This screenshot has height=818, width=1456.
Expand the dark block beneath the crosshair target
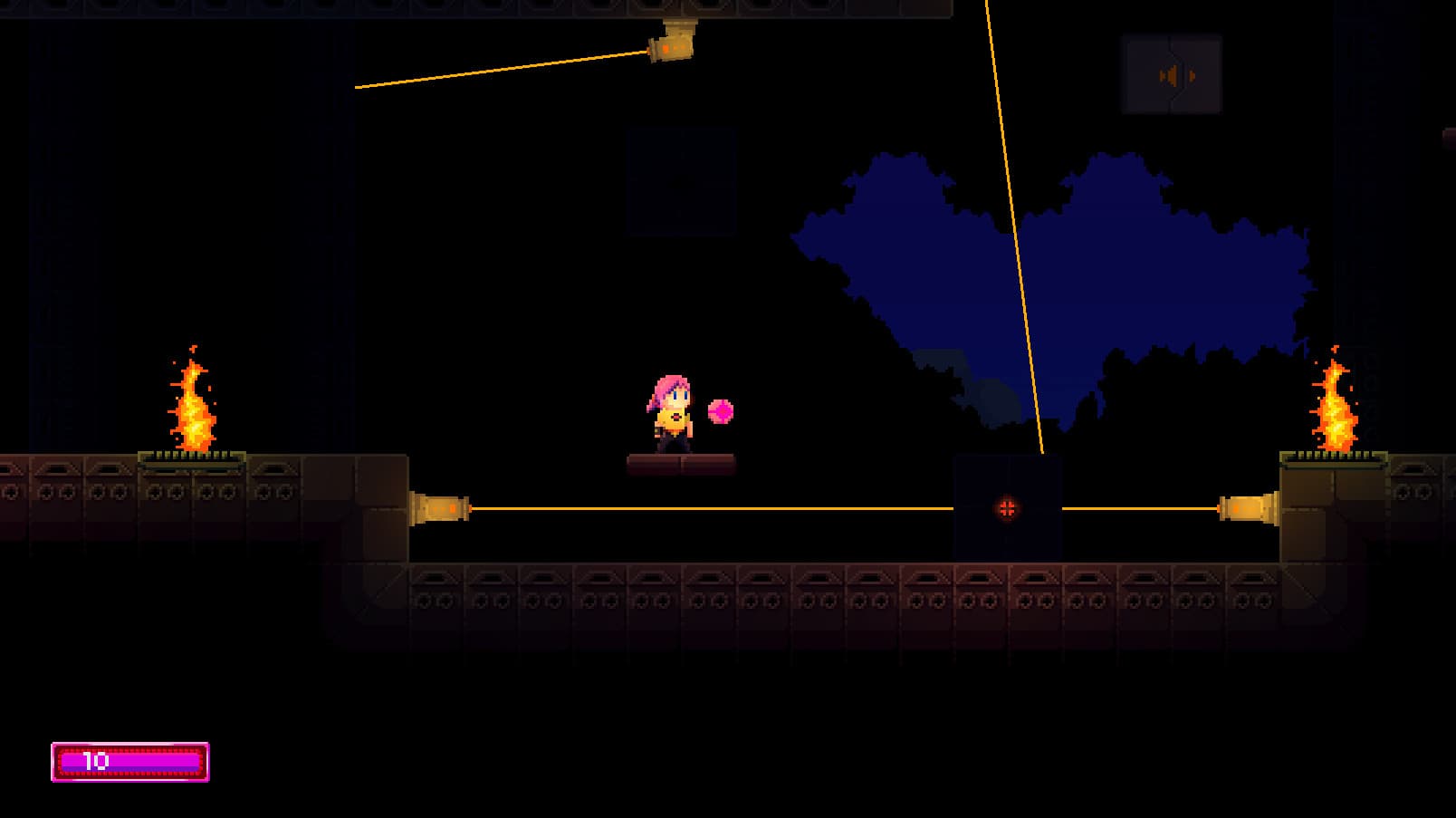pos(1008,539)
